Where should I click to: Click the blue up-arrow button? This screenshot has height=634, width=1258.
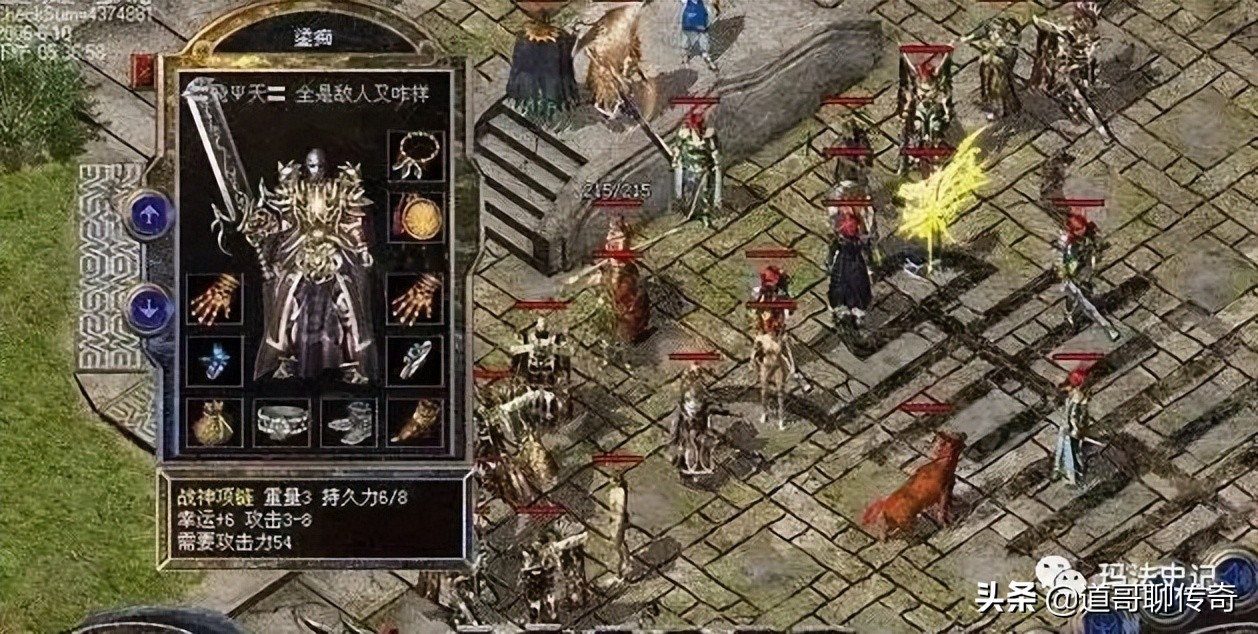(x=151, y=215)
